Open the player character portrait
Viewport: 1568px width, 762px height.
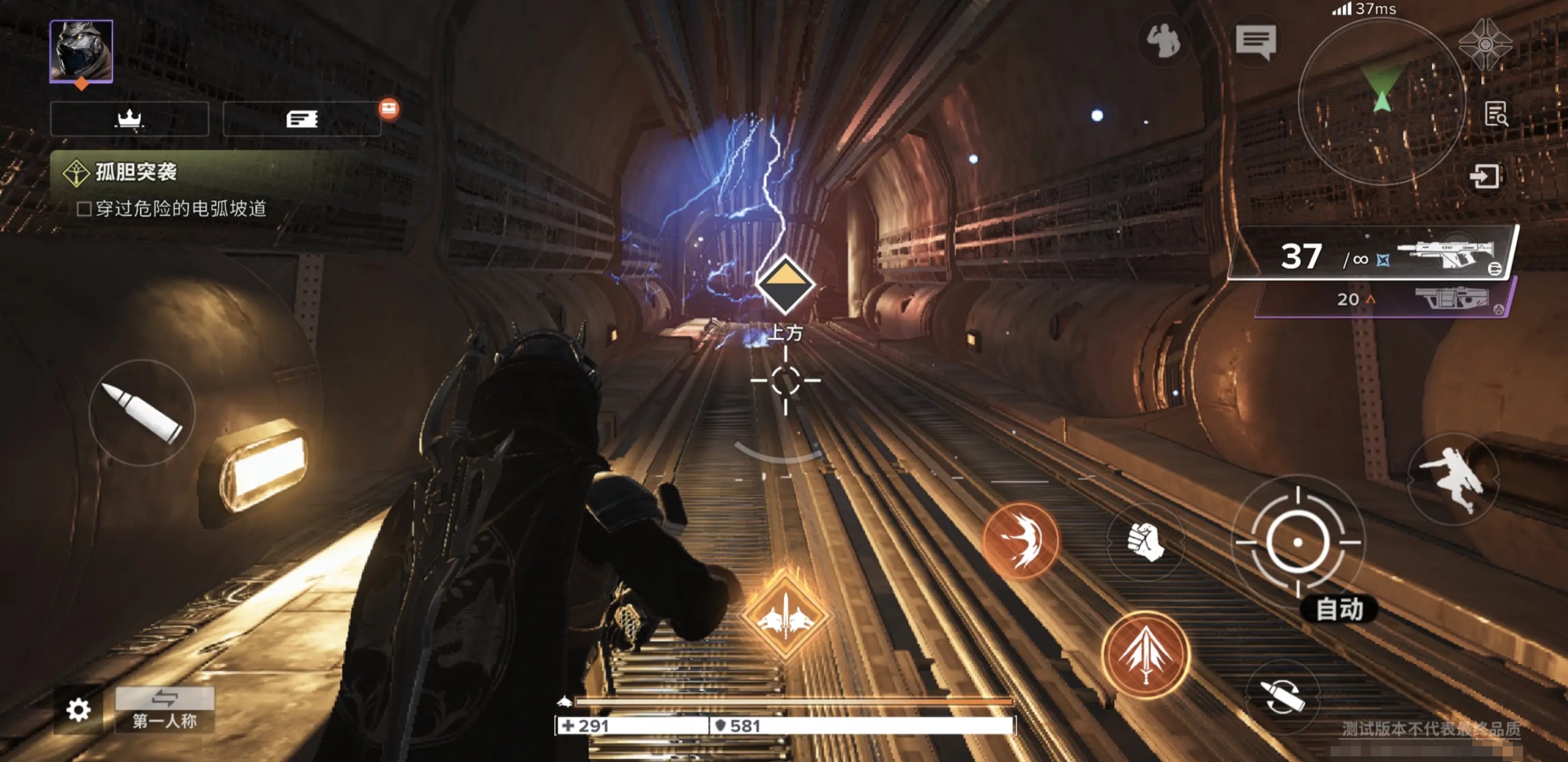tap(81, 51)
